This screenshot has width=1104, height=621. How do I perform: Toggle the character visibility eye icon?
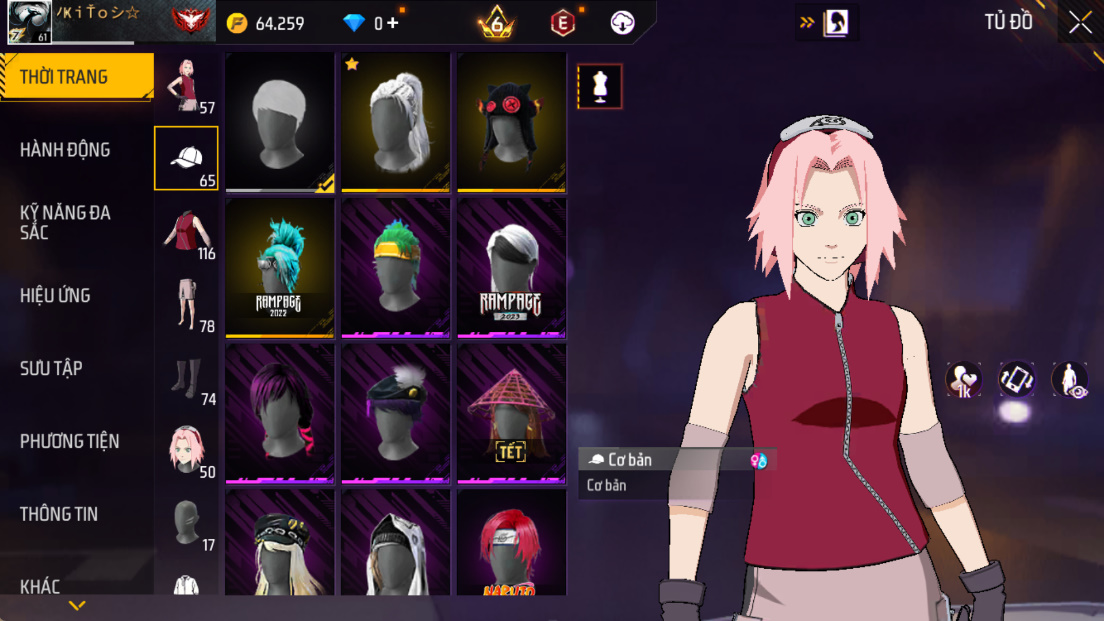(x=1070, y=380)
